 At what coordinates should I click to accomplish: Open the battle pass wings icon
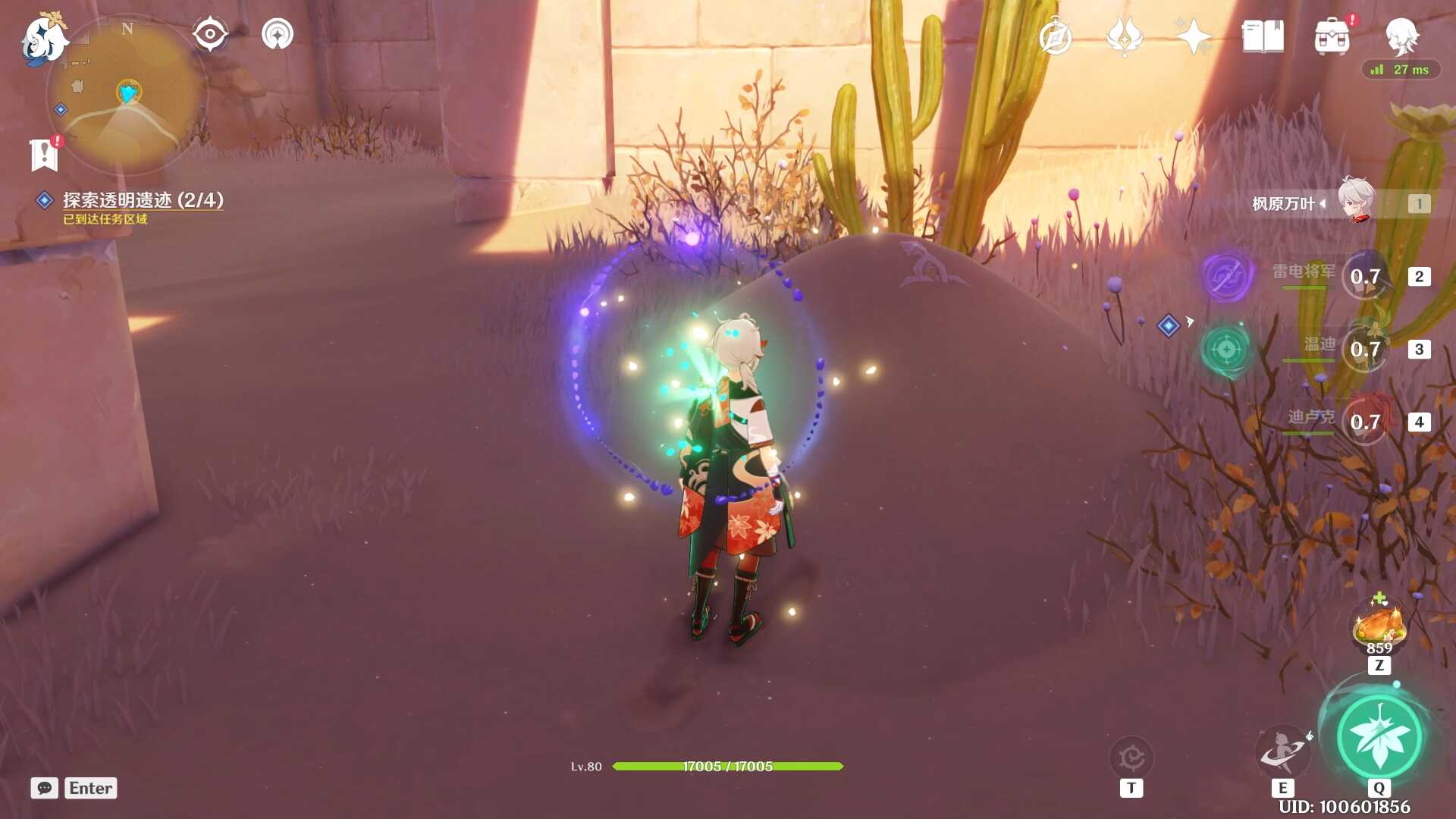tap(1124, 36)
